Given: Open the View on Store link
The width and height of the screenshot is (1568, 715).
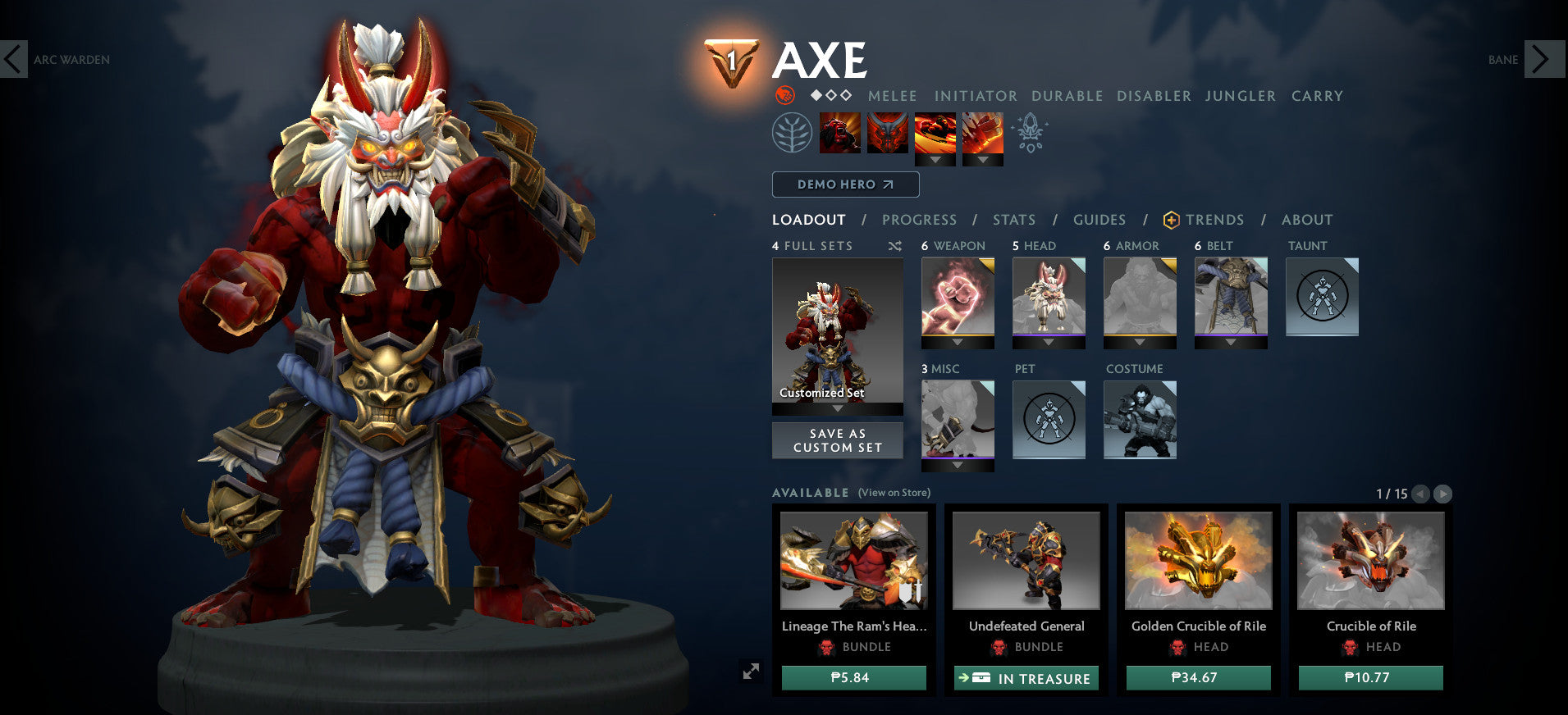Looking at the screenshot, I should tap(893, 493).
